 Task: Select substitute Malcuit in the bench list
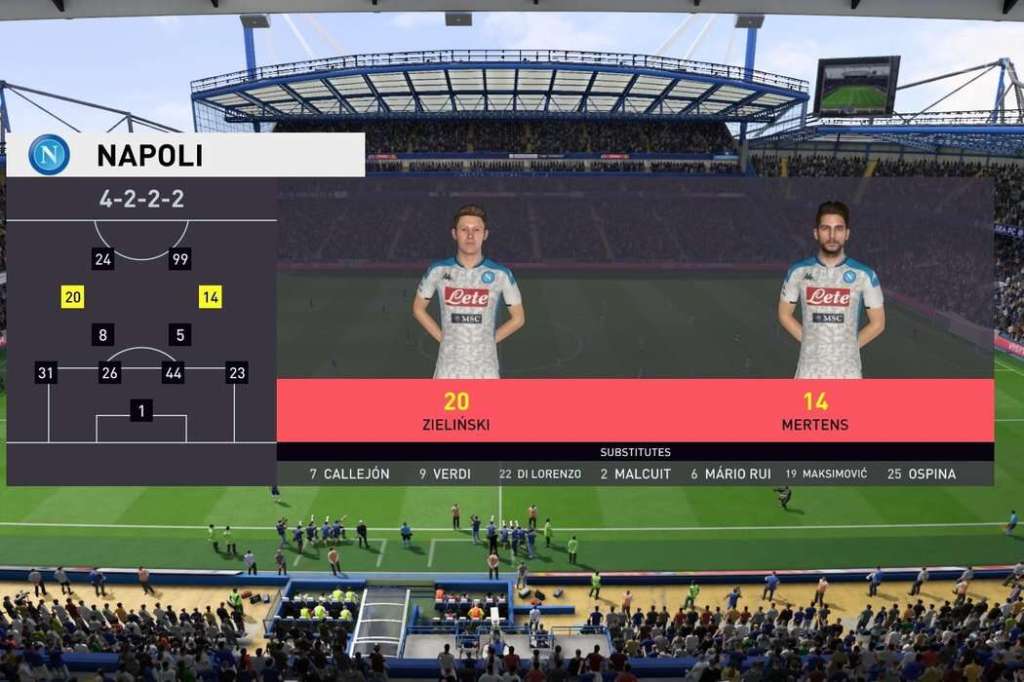click(x=635, y=474)
